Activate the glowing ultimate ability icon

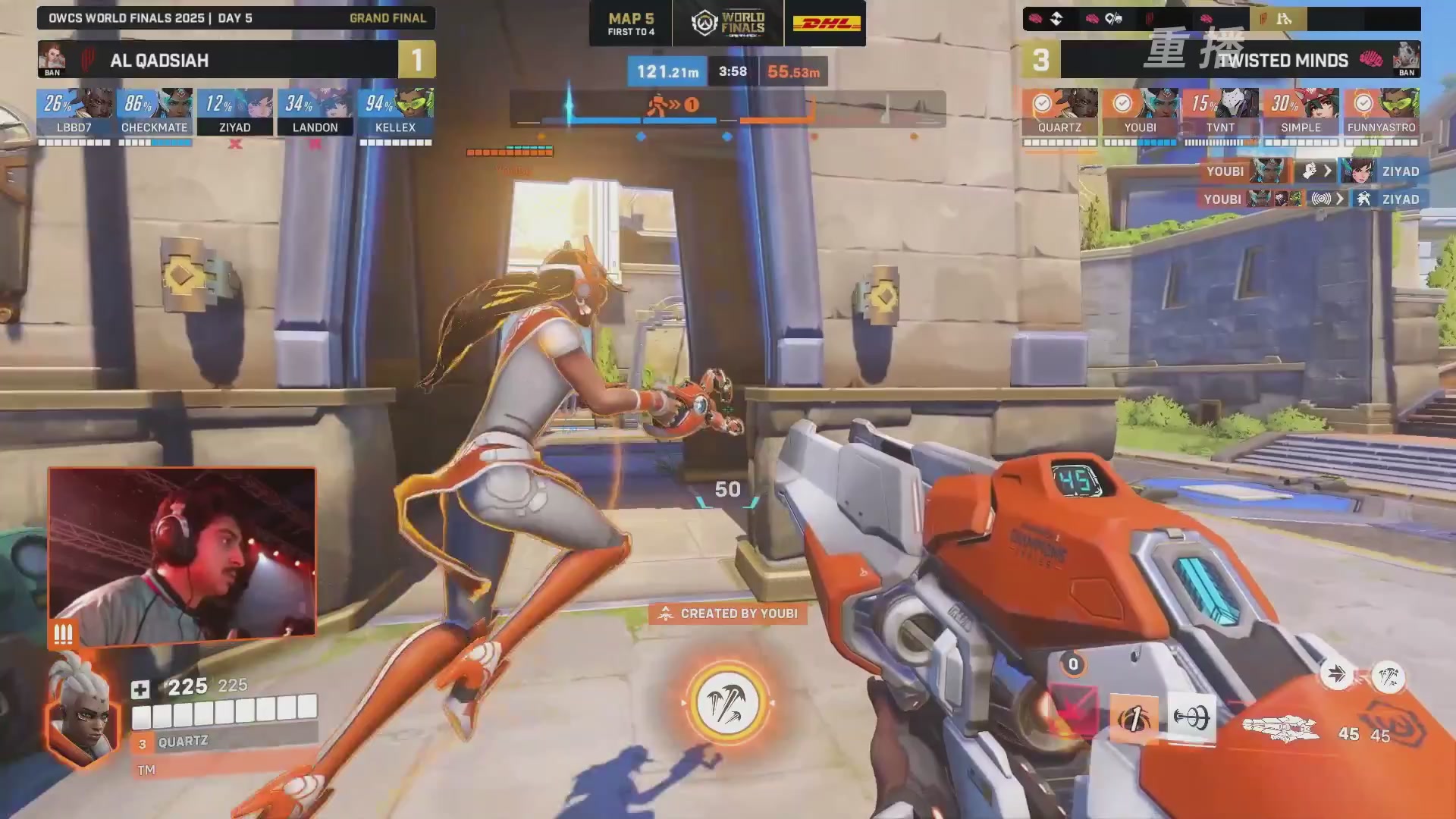[727, 704]
